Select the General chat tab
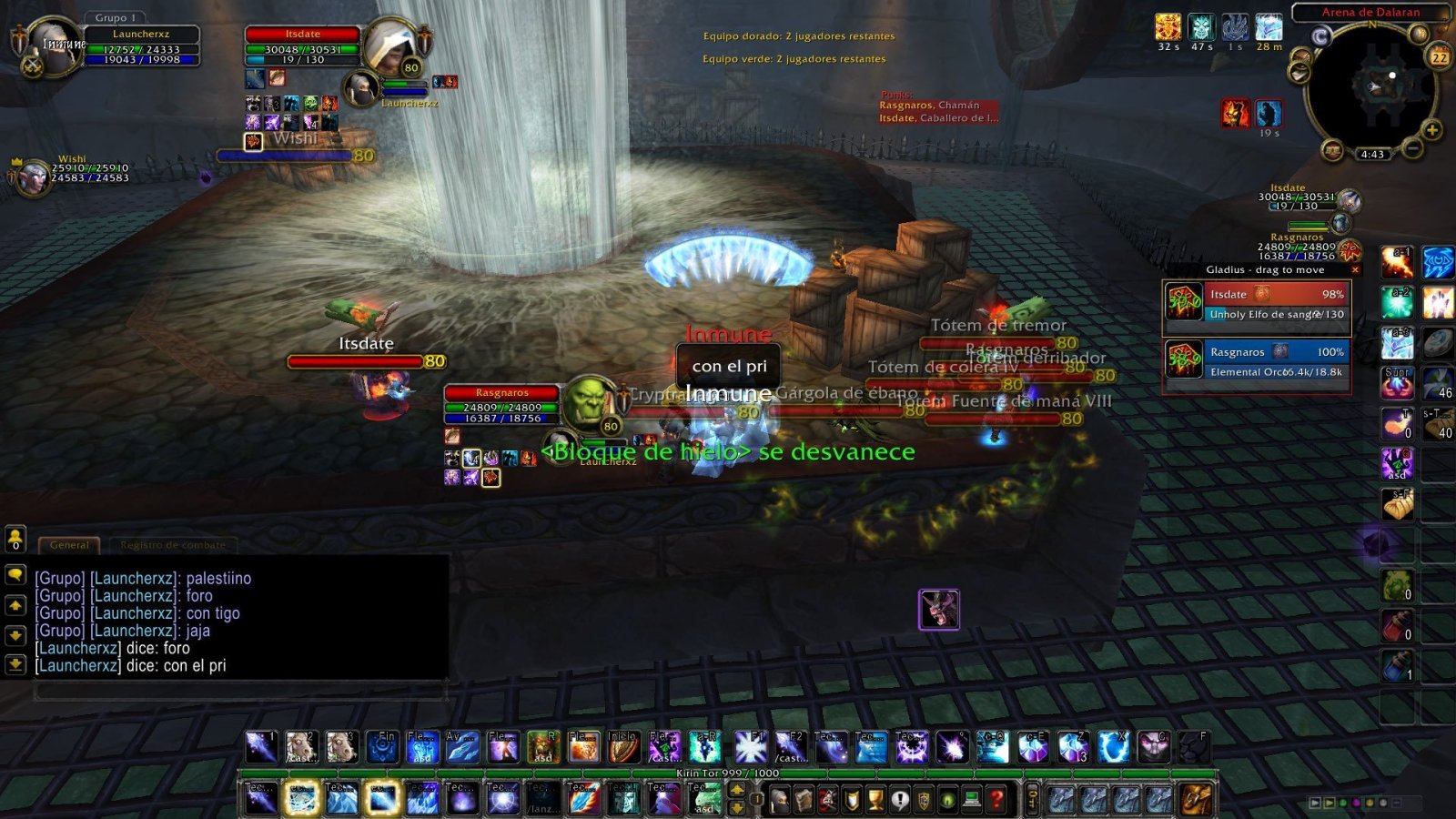Image resolution: width=1456 pixels, height=819 pixels. 70,545
